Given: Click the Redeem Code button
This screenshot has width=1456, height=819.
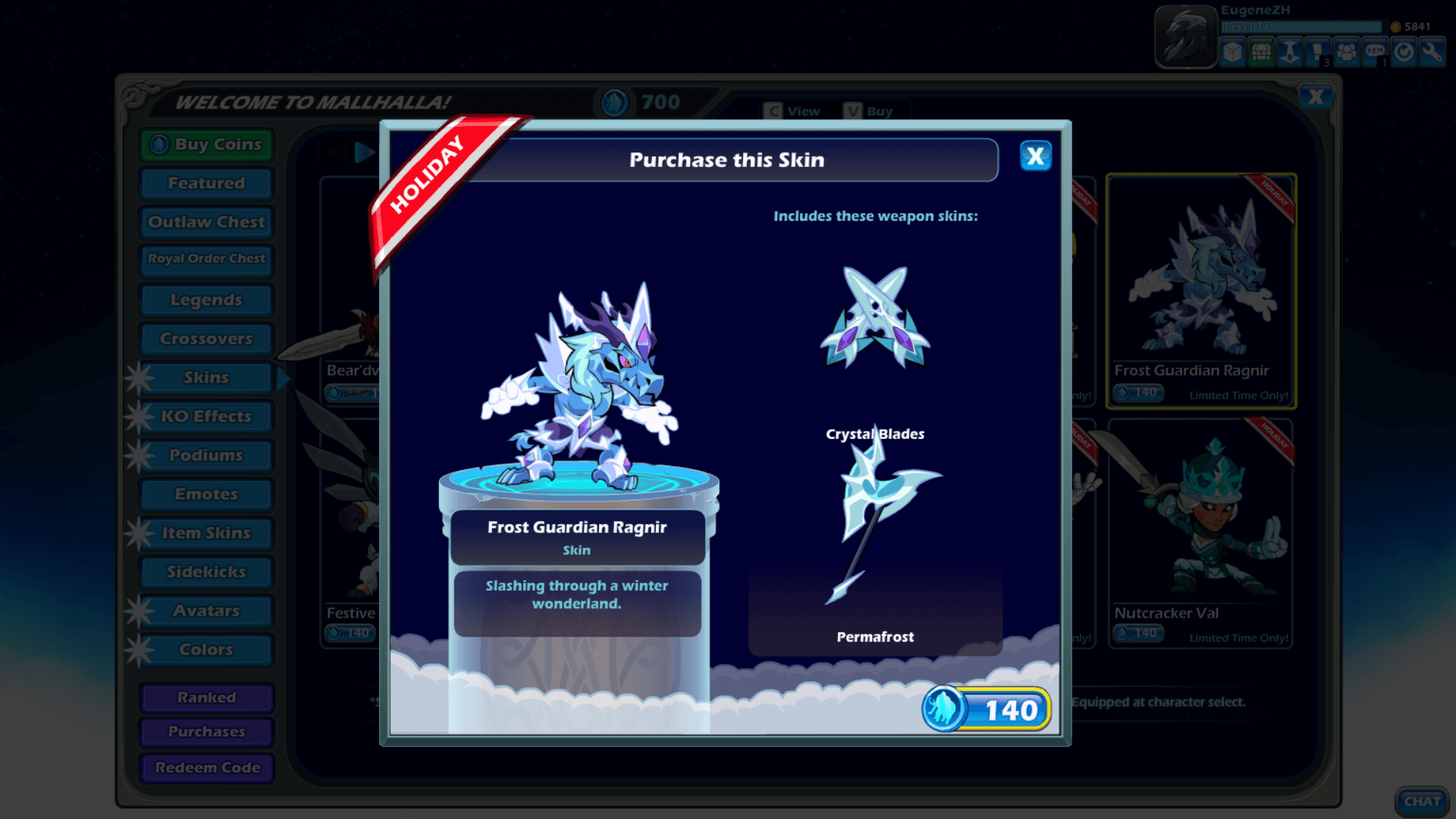Looking at the screenshot, I should click(x=206, y=767).
